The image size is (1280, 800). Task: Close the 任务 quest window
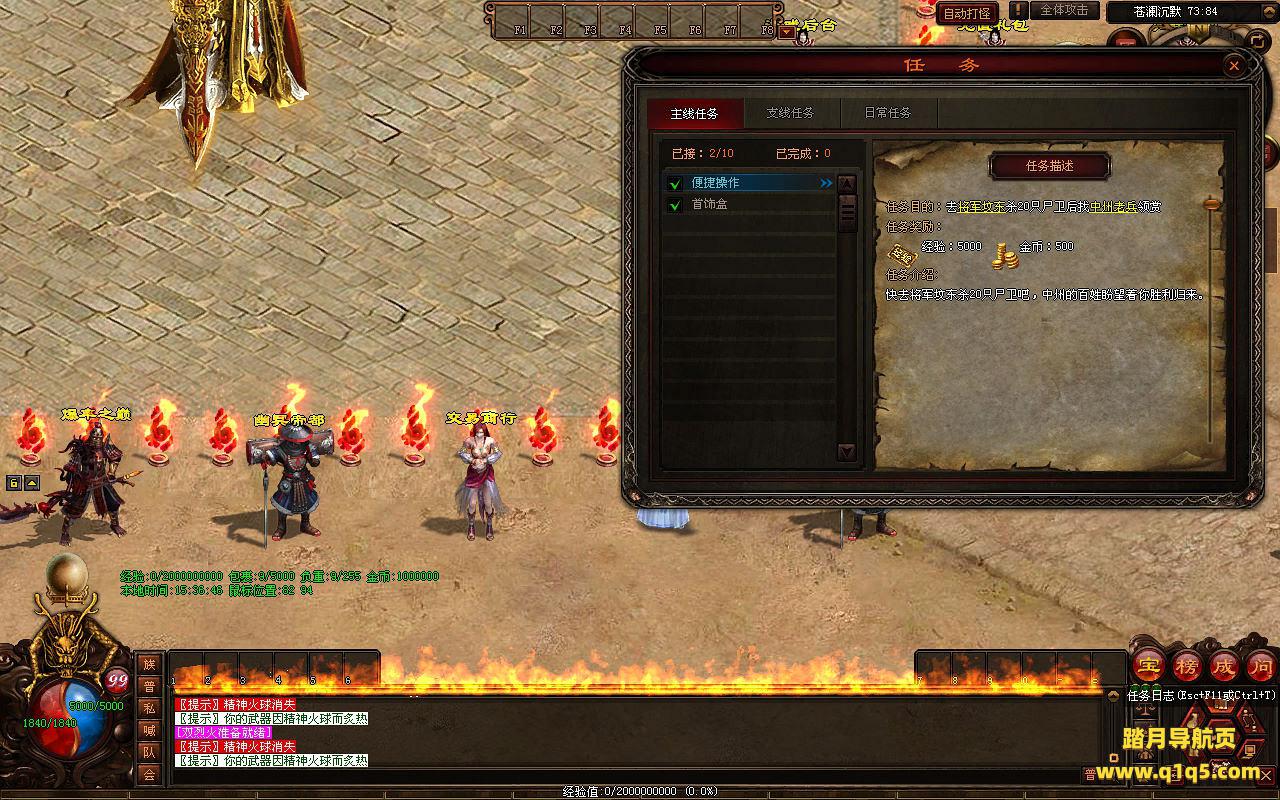[x=1234, y=66]
